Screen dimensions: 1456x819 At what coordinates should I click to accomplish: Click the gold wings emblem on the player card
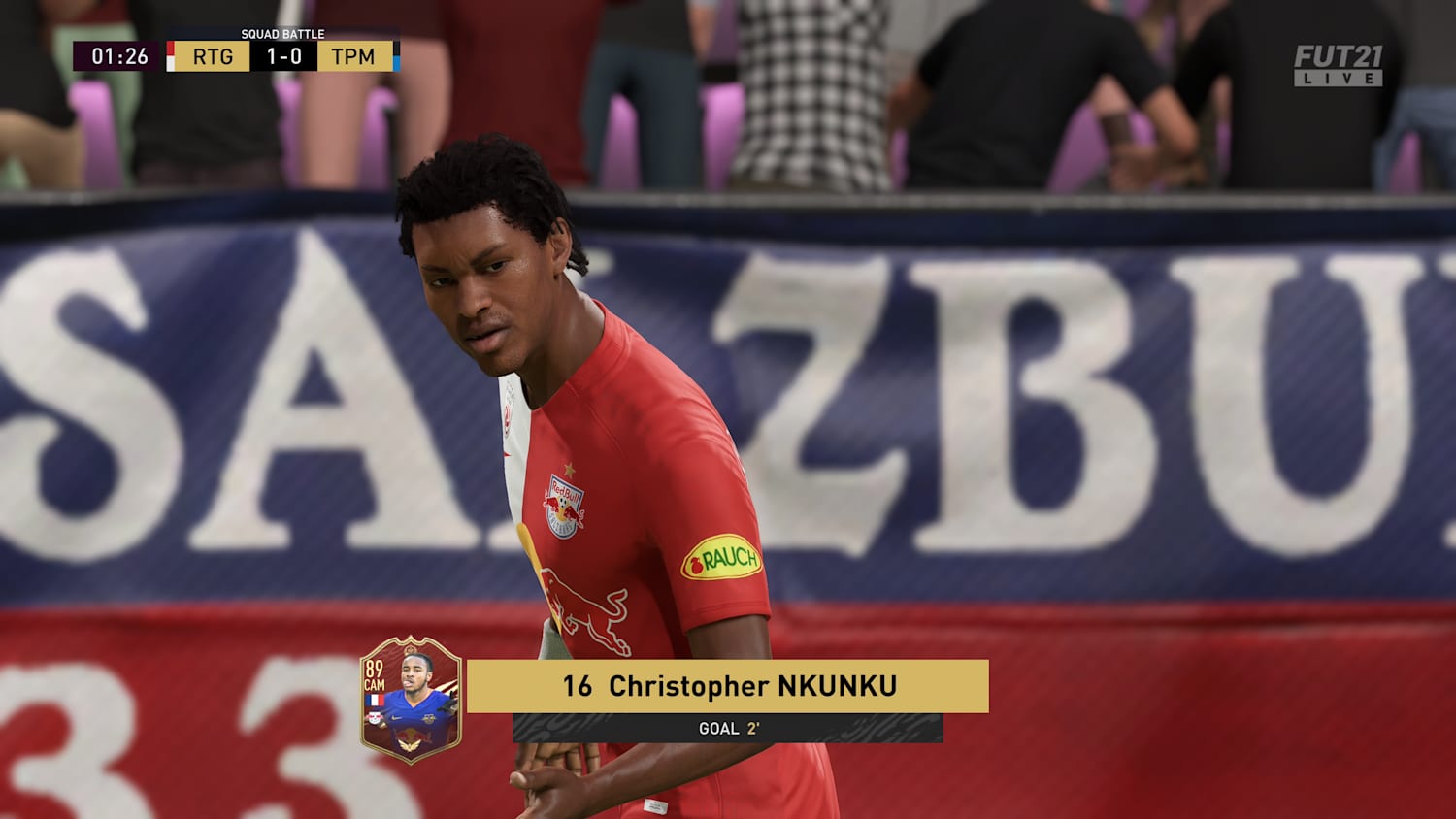point(408,743)
